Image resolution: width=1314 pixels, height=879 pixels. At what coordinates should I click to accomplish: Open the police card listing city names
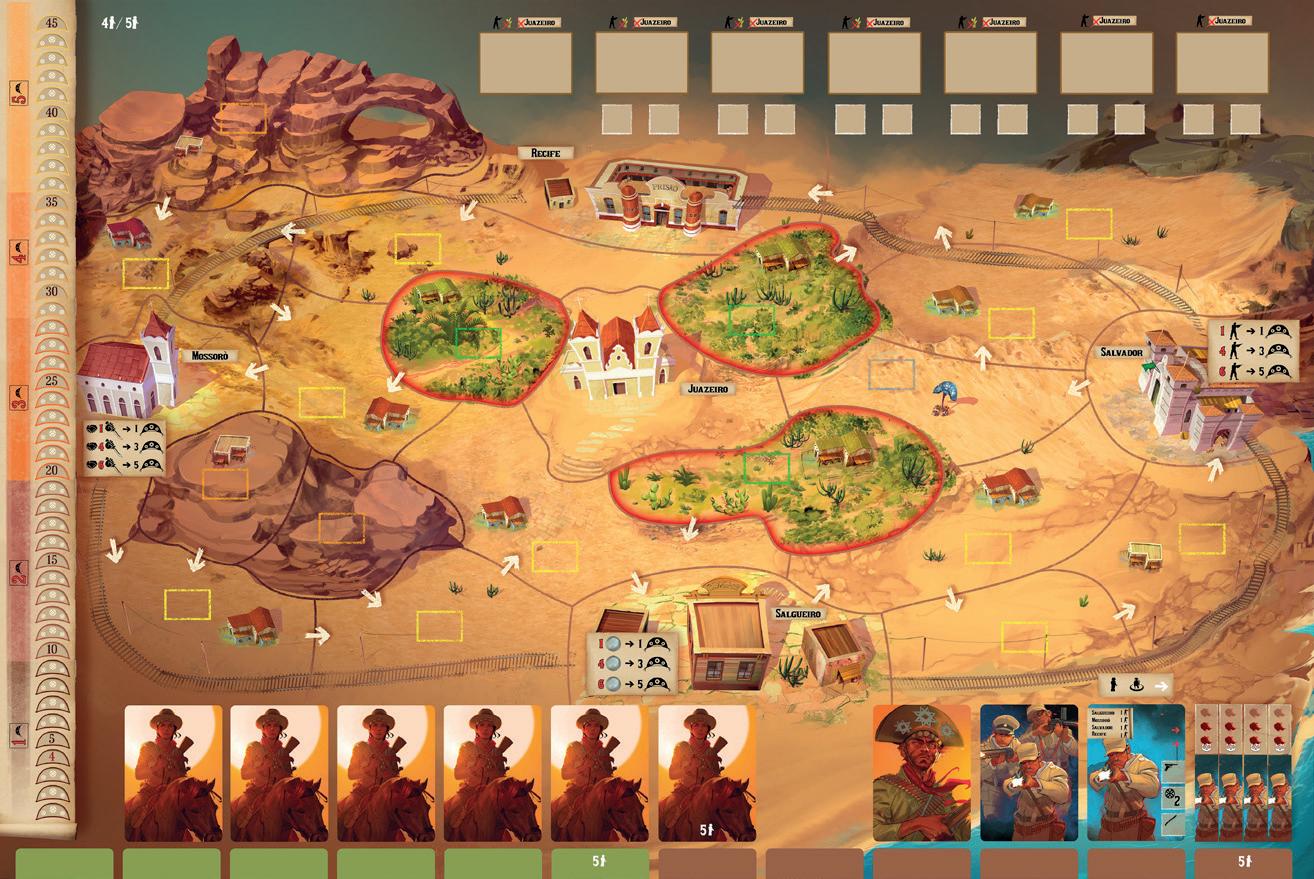[1136, 772]
